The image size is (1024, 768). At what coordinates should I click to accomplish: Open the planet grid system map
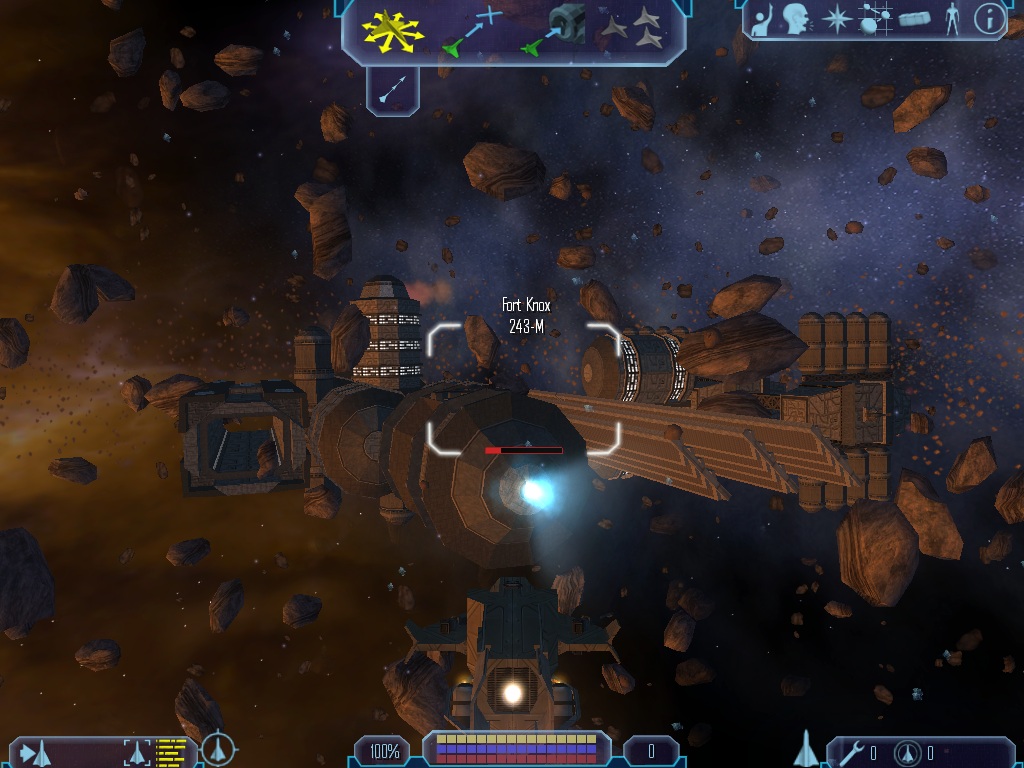[875, 20]
